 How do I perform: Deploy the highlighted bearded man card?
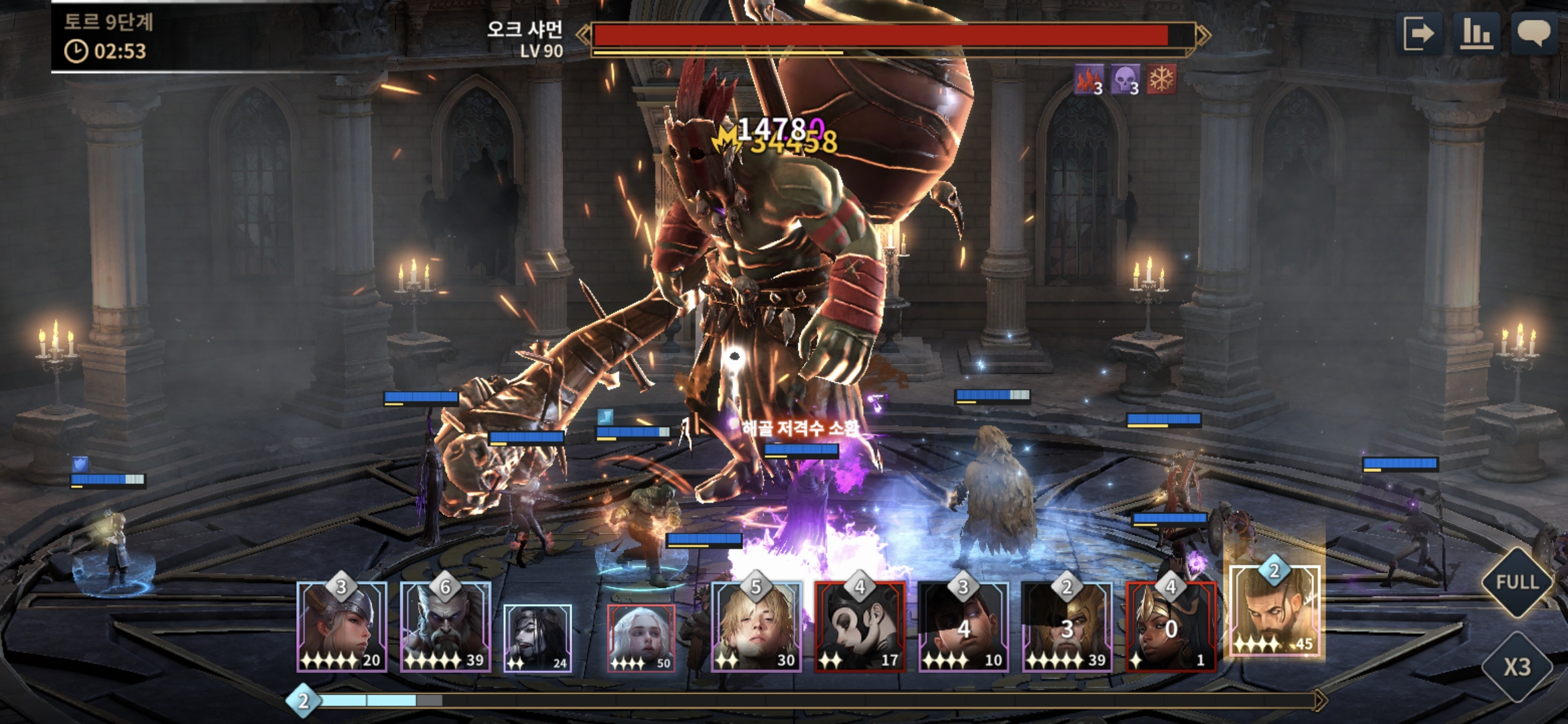(1275, 611)
